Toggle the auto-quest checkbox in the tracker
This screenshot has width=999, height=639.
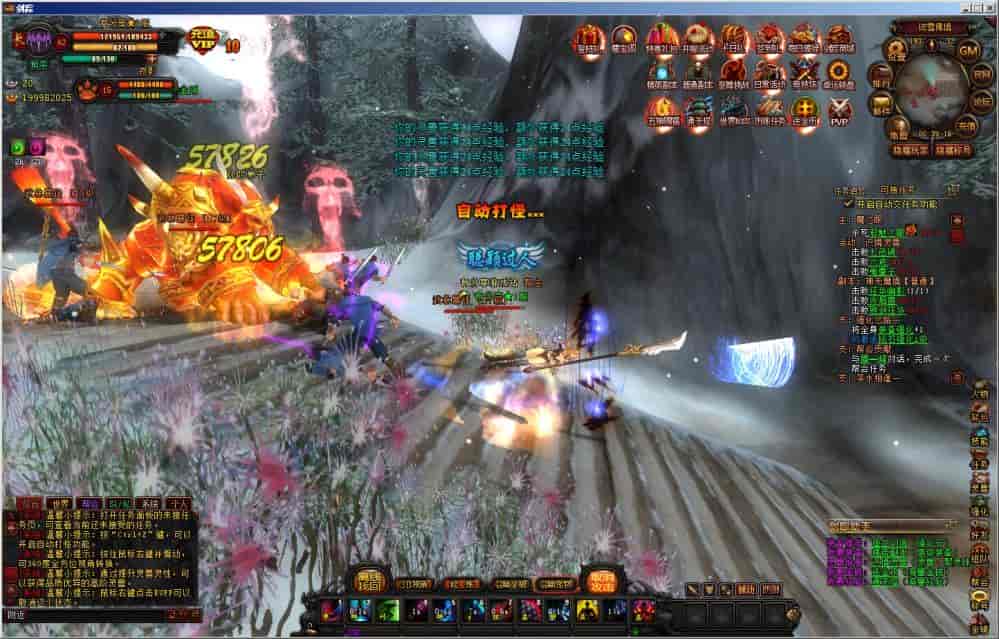[x=848, y=203]
